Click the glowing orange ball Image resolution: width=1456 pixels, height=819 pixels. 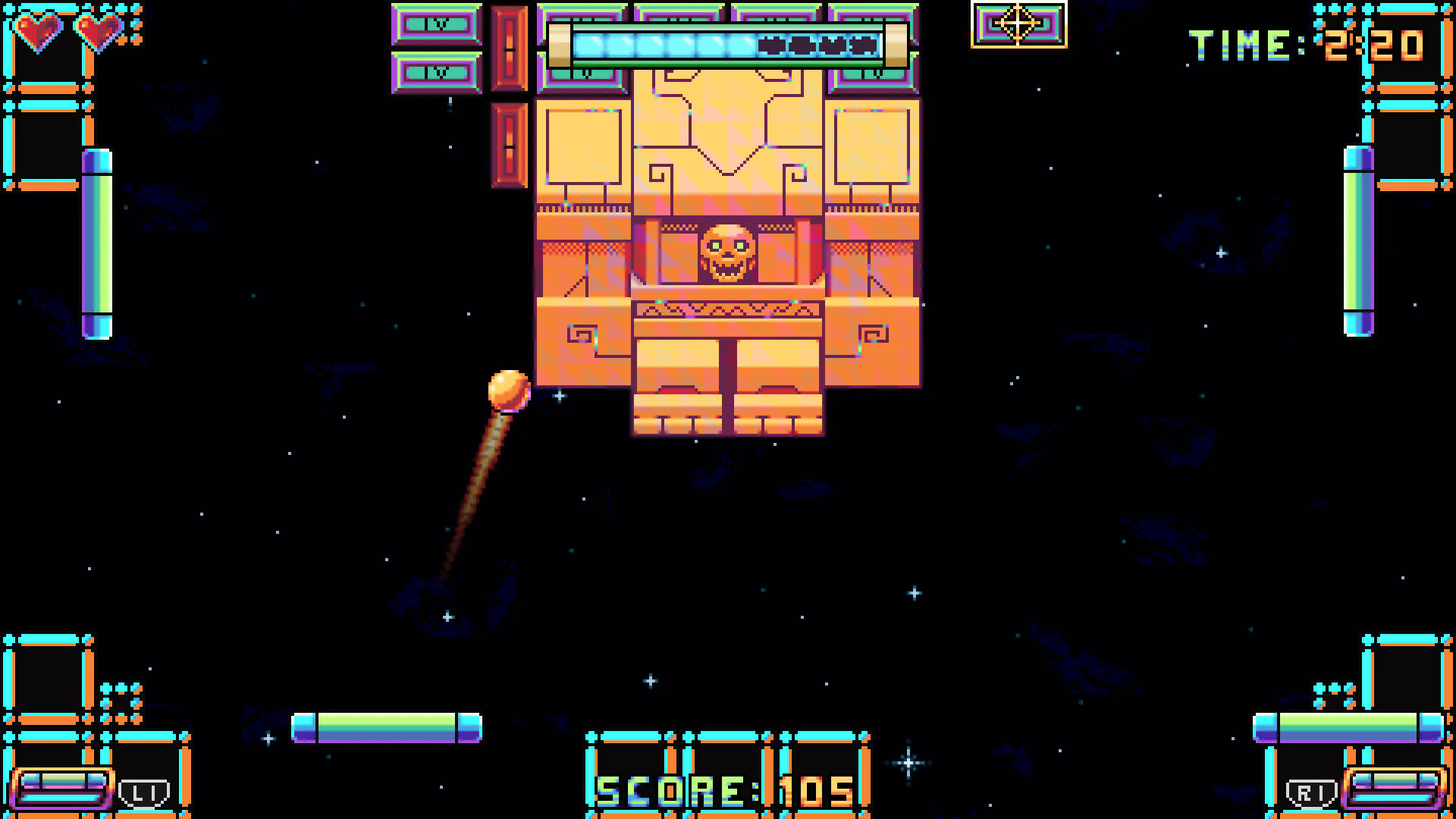point(509,391)
